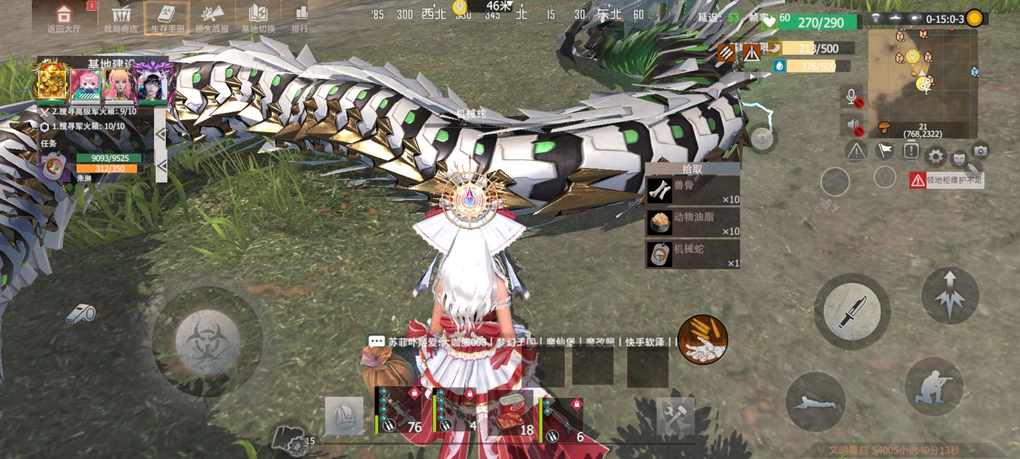Attack with the knife melee button

(851, 310)
